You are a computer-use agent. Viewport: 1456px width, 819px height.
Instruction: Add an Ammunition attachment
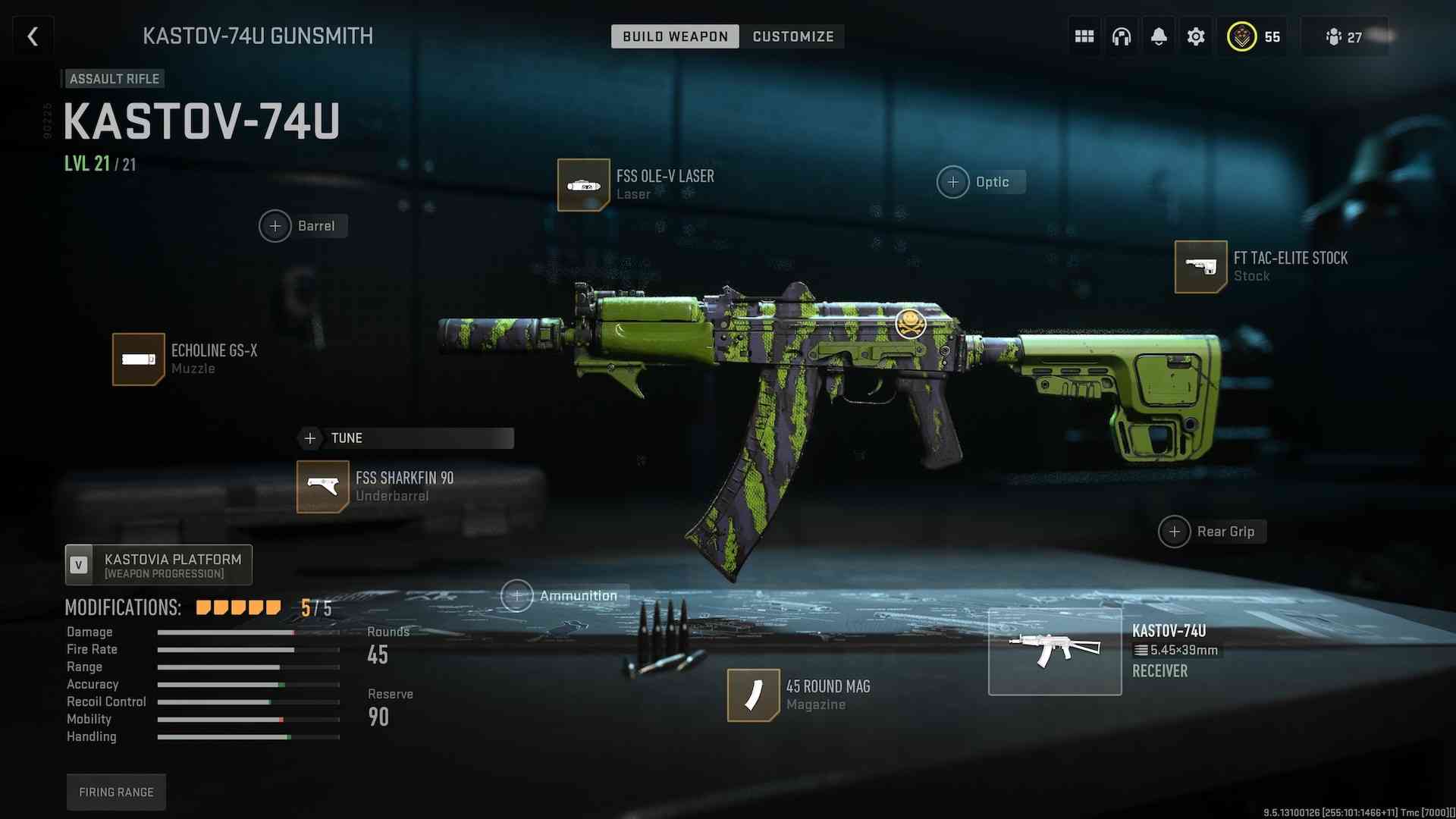[517, 596]
